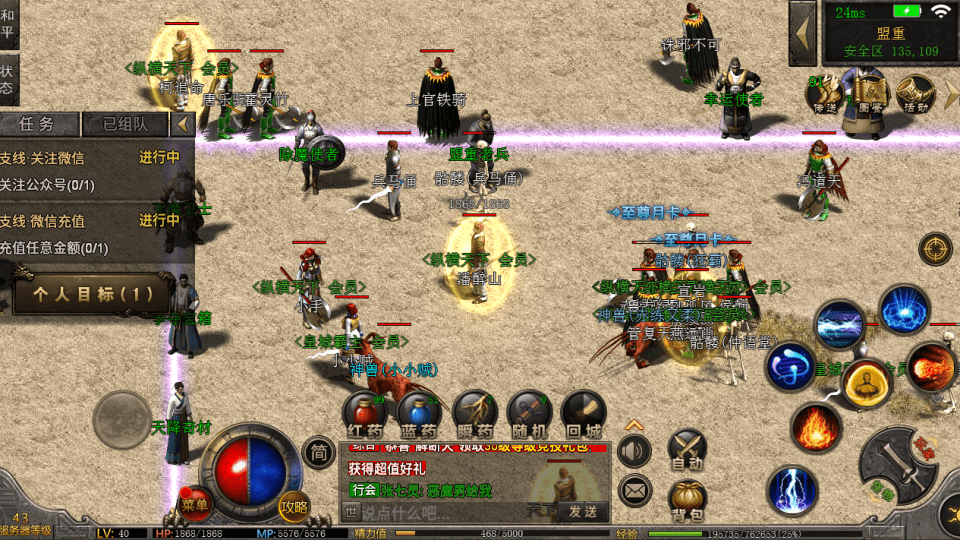Open the 活动 events horn icon
Image resolution: width=960 pixels, height=540 pixels.
pos(915,94)
